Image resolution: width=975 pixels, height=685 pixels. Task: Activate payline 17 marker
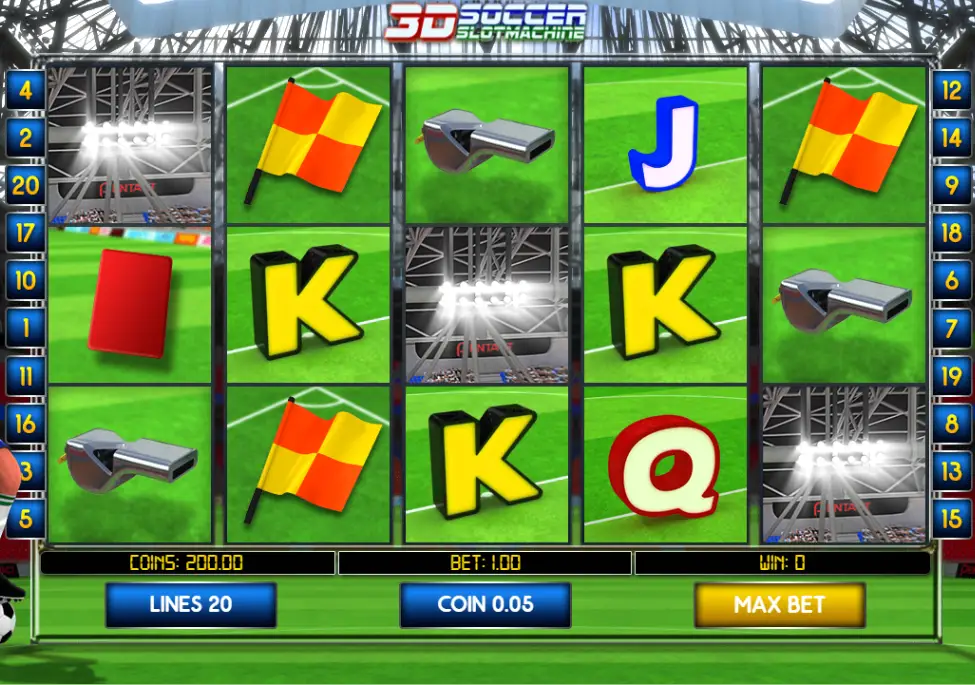coord(25,234)
